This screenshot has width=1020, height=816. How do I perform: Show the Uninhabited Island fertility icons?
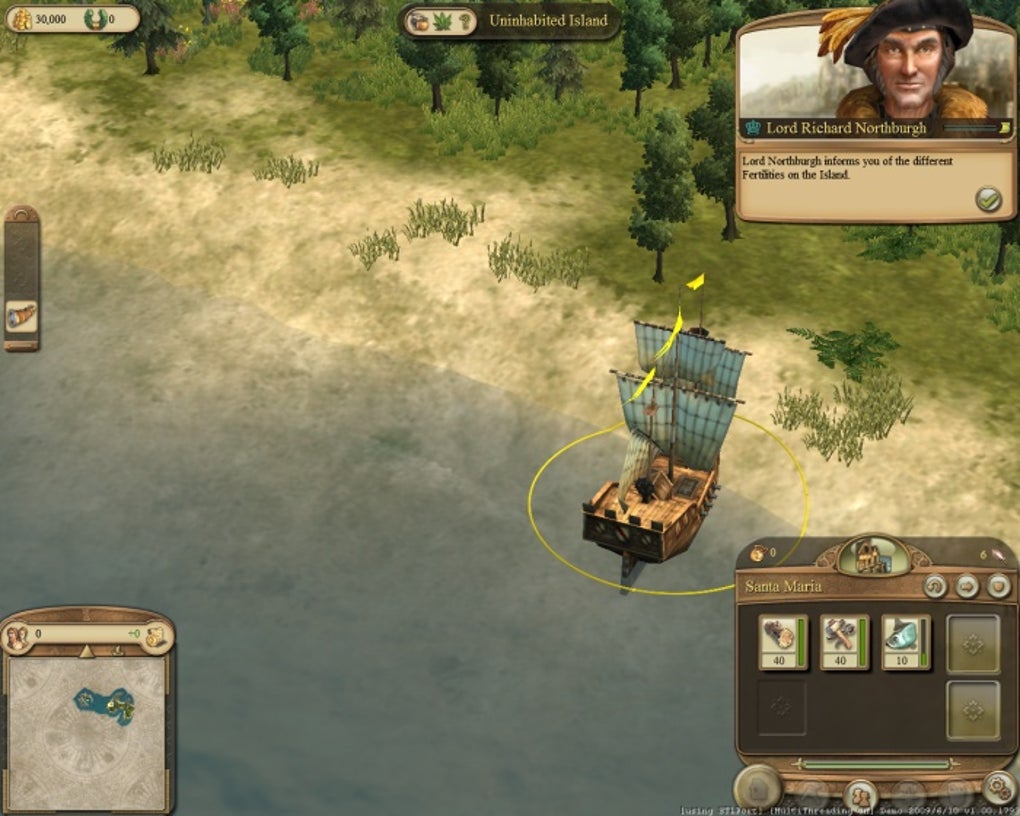pos(441,21)
